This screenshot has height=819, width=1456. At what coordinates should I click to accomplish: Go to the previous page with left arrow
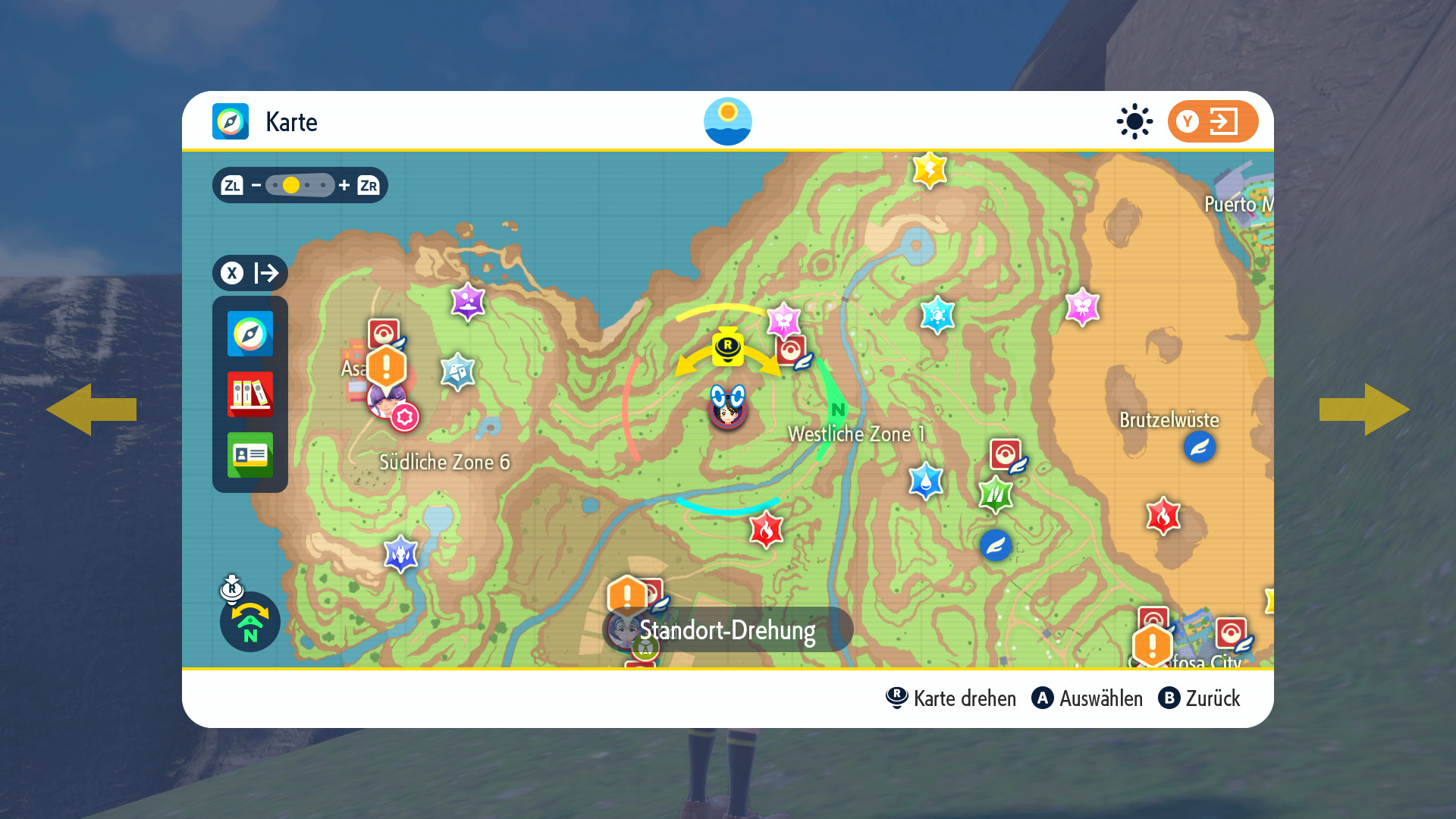click(91, 409)
